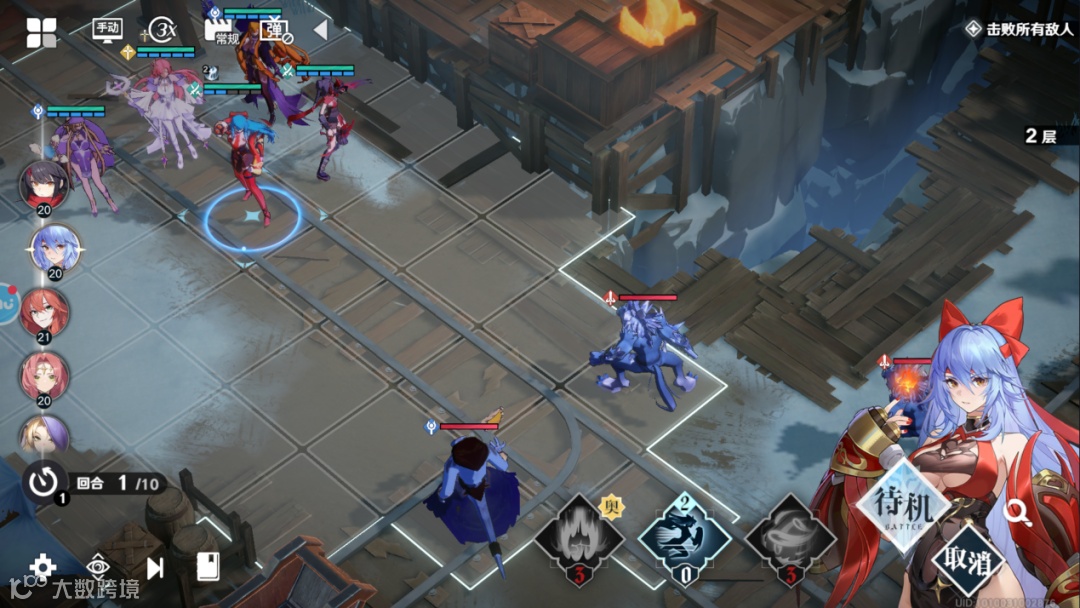
Task: Open the four-square menu icon
Action: pyautogui.click(x=42, y=32)
